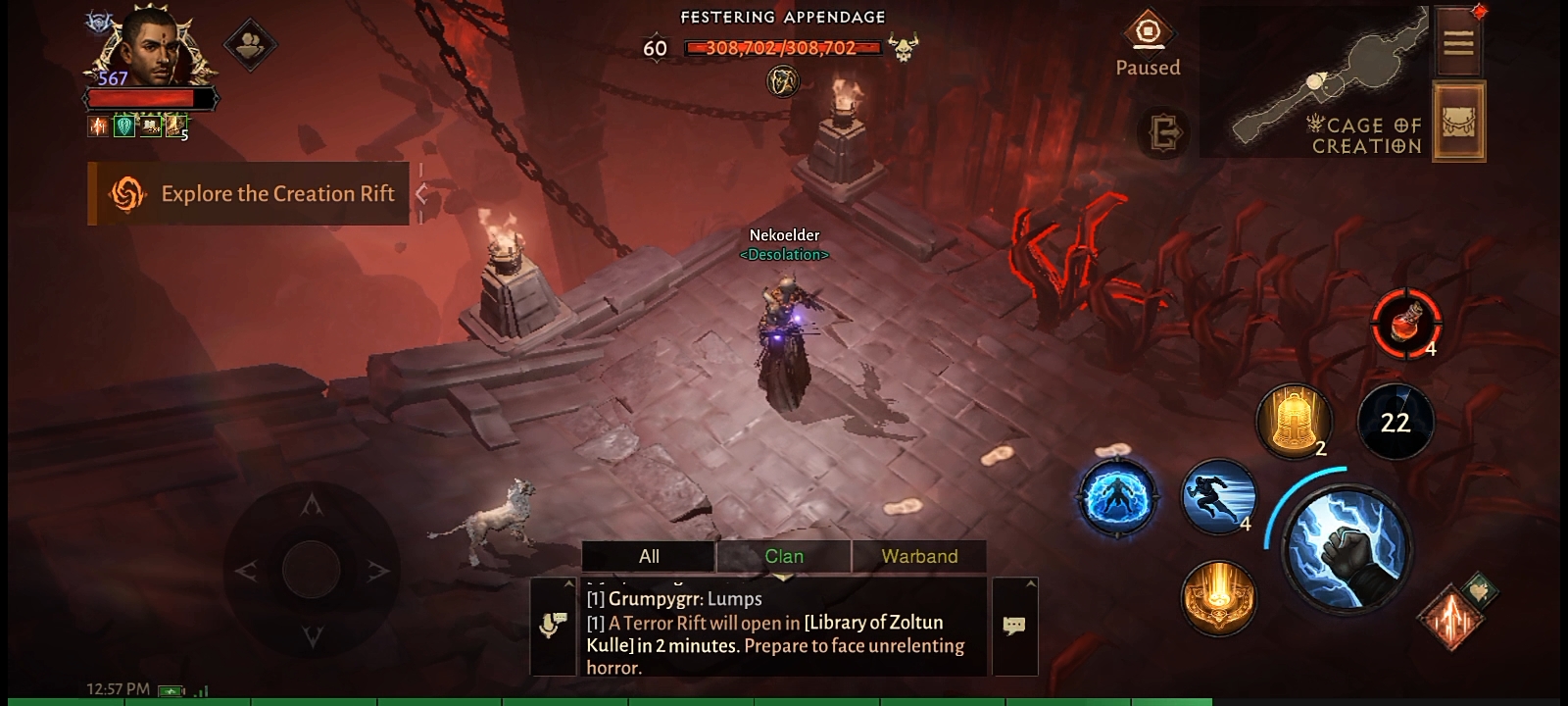The height and width of the screenshot is (706, 1568).
Task: Use the blue dash sprint skill
Action: (1218, 495)
